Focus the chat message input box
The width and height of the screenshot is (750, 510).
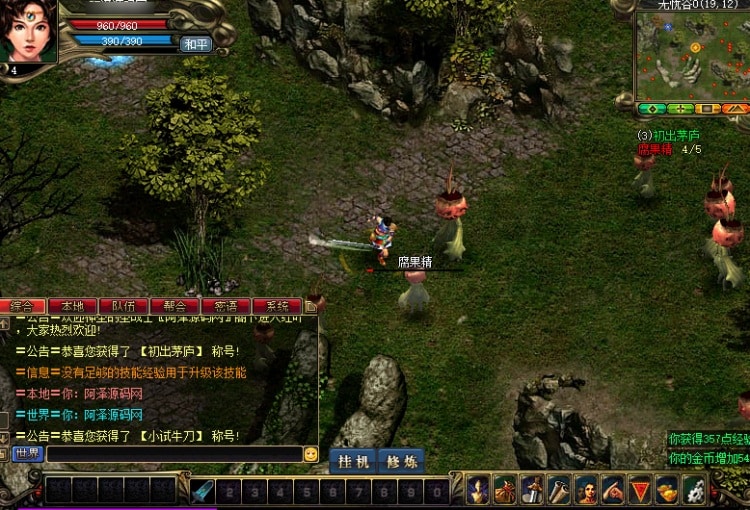point(173,454)
